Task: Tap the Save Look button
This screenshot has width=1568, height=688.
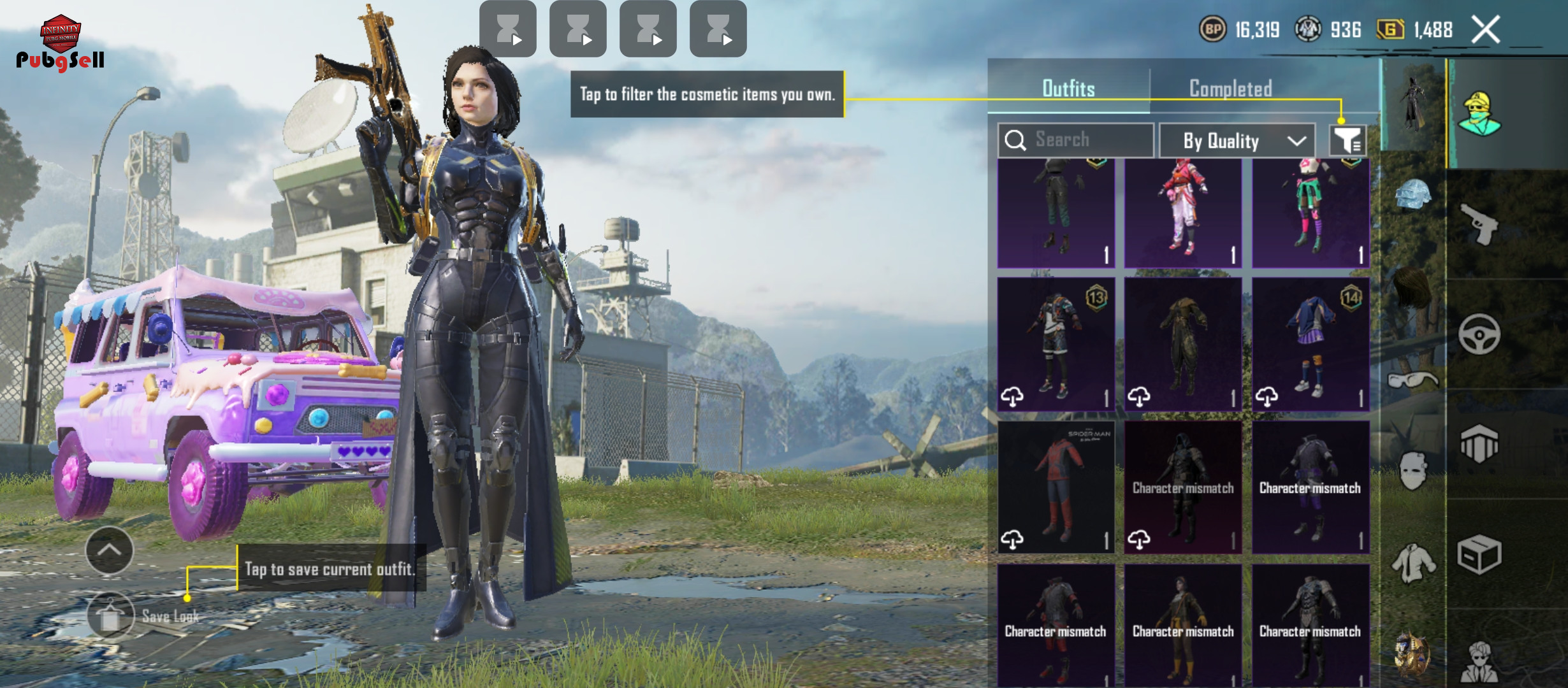Action: point(111,615)
